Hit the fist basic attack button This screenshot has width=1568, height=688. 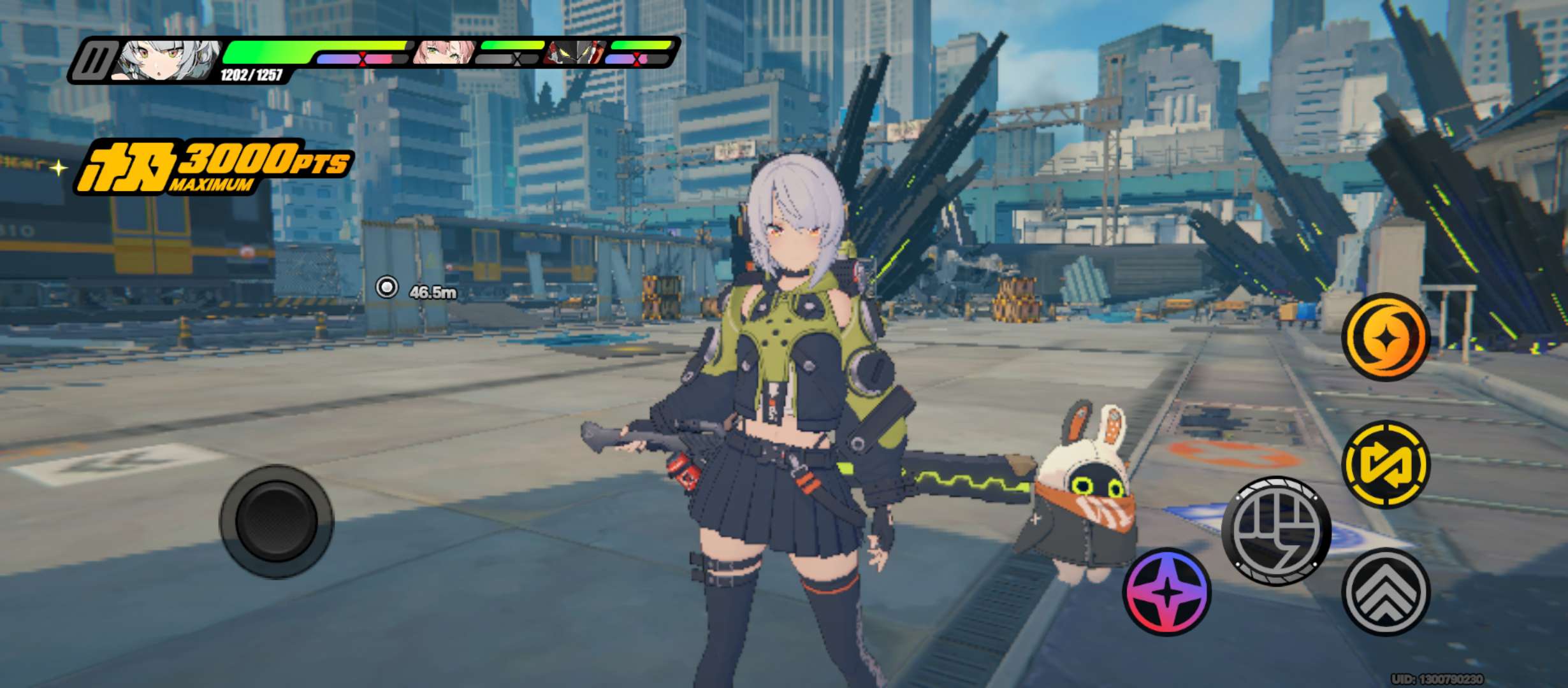click(x=1276, y=530)
